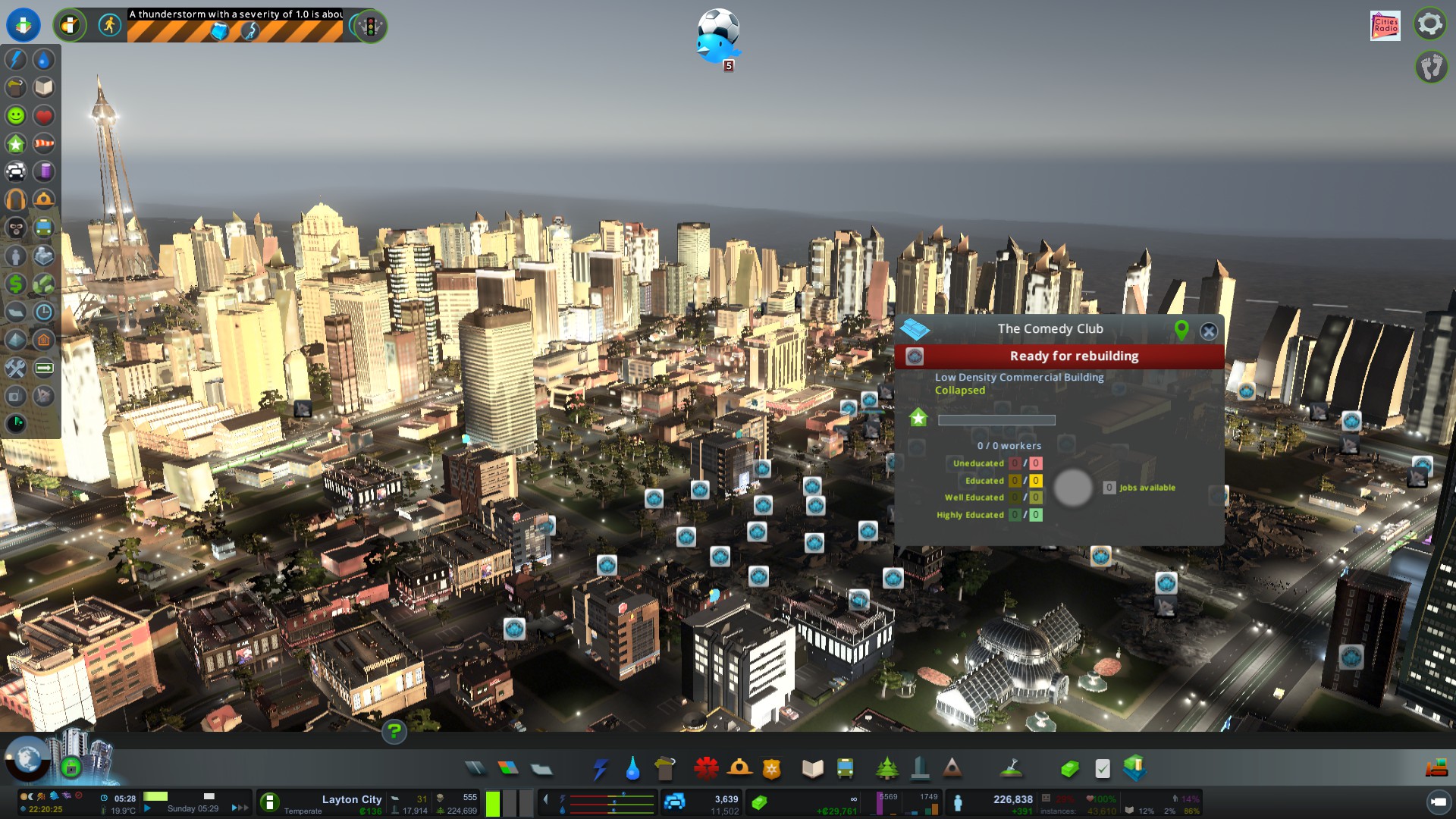Open the Zoning build menu

click(508, 769)
